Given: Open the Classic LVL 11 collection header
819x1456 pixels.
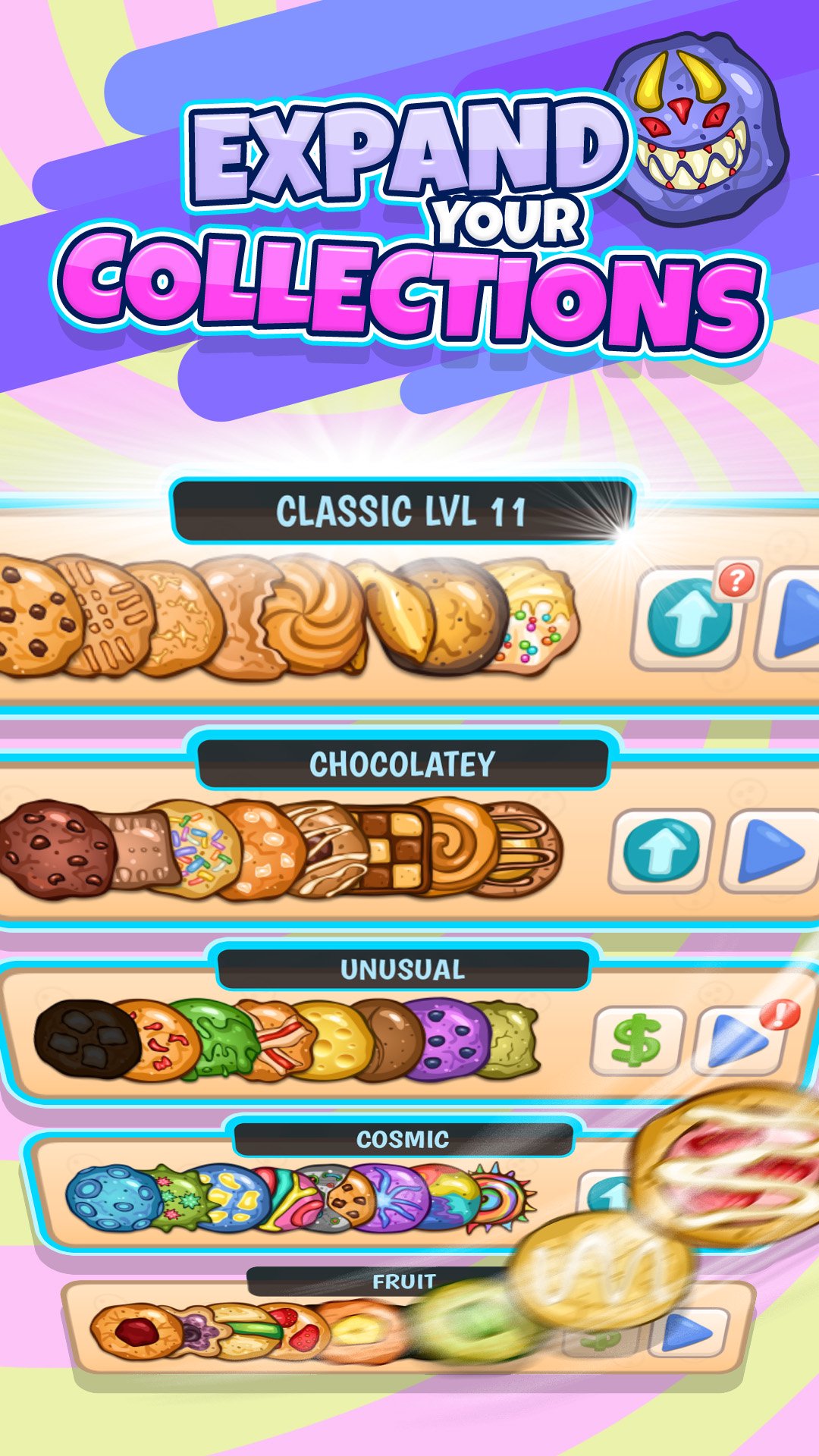Looking at the screenshot, I should coord(402,510).
